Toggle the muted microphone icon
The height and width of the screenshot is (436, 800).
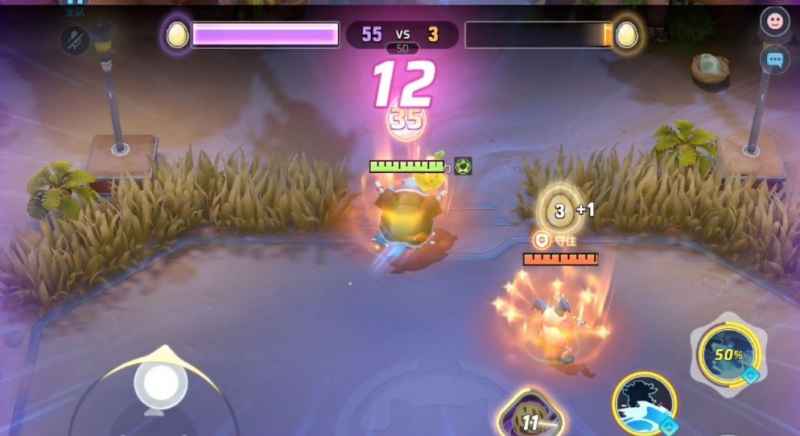click(74, 40)
